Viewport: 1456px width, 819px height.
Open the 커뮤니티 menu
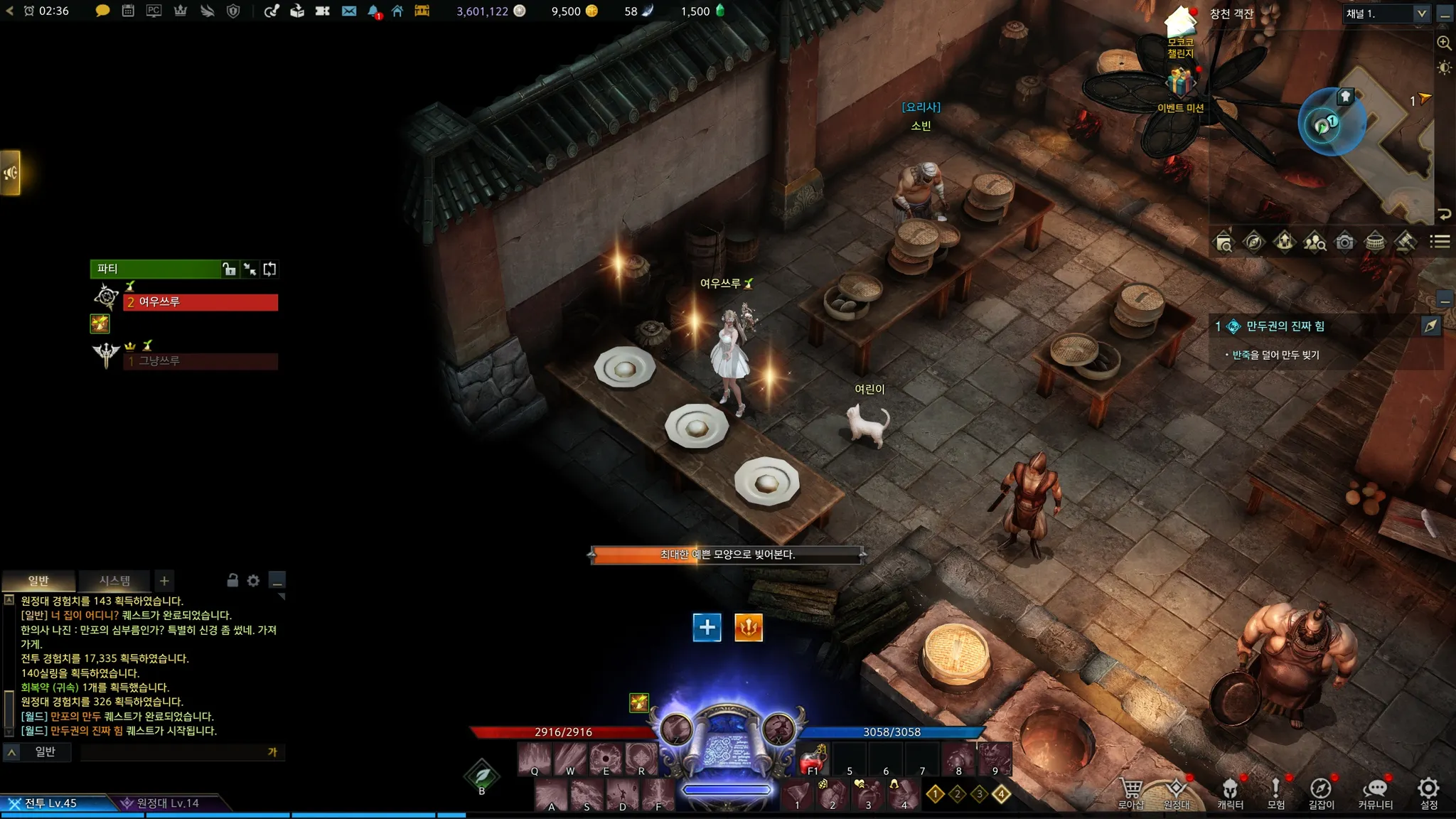[1375, 793]
